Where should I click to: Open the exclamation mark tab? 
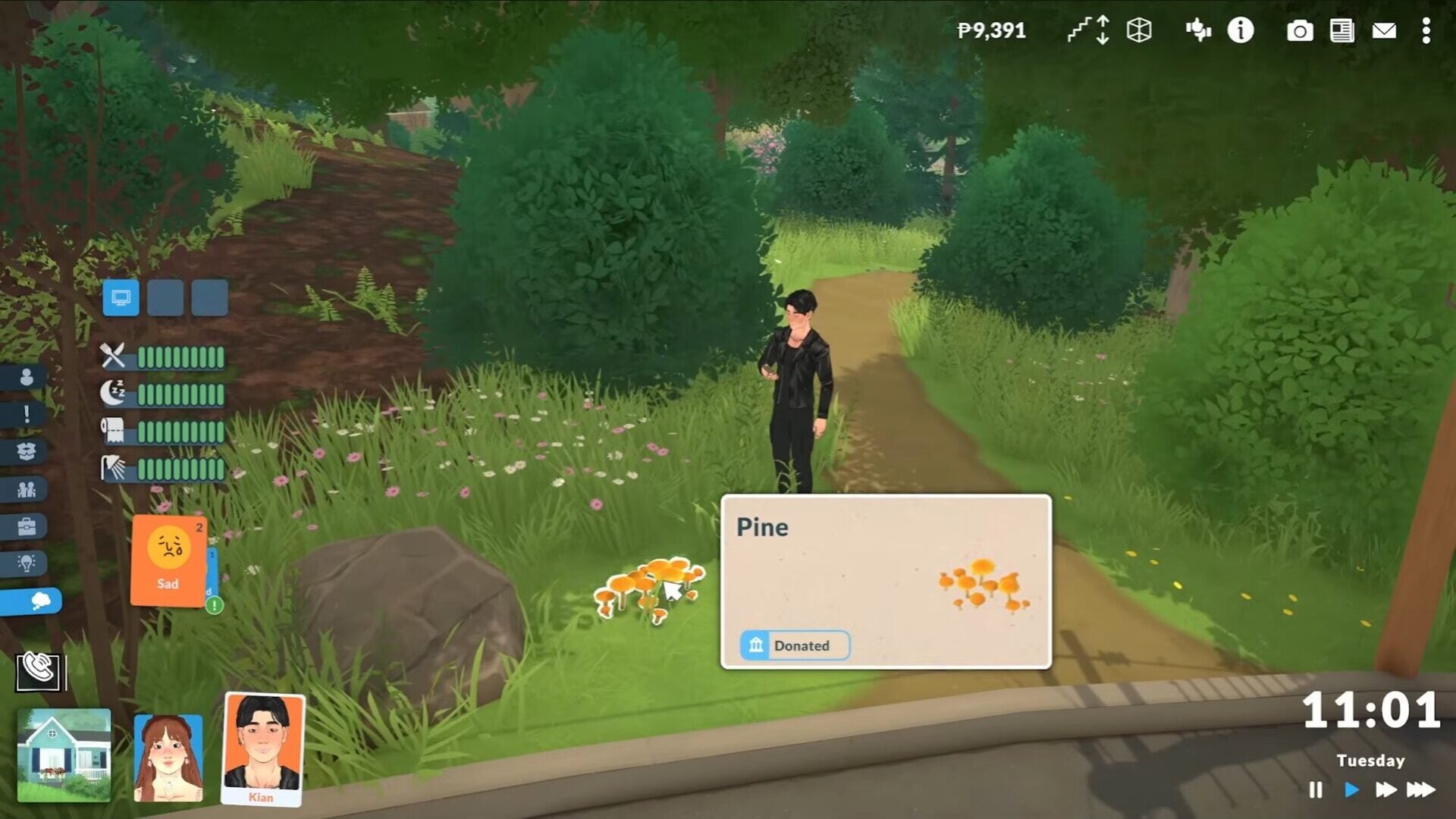pyautogui.click(x=27, y=414)
